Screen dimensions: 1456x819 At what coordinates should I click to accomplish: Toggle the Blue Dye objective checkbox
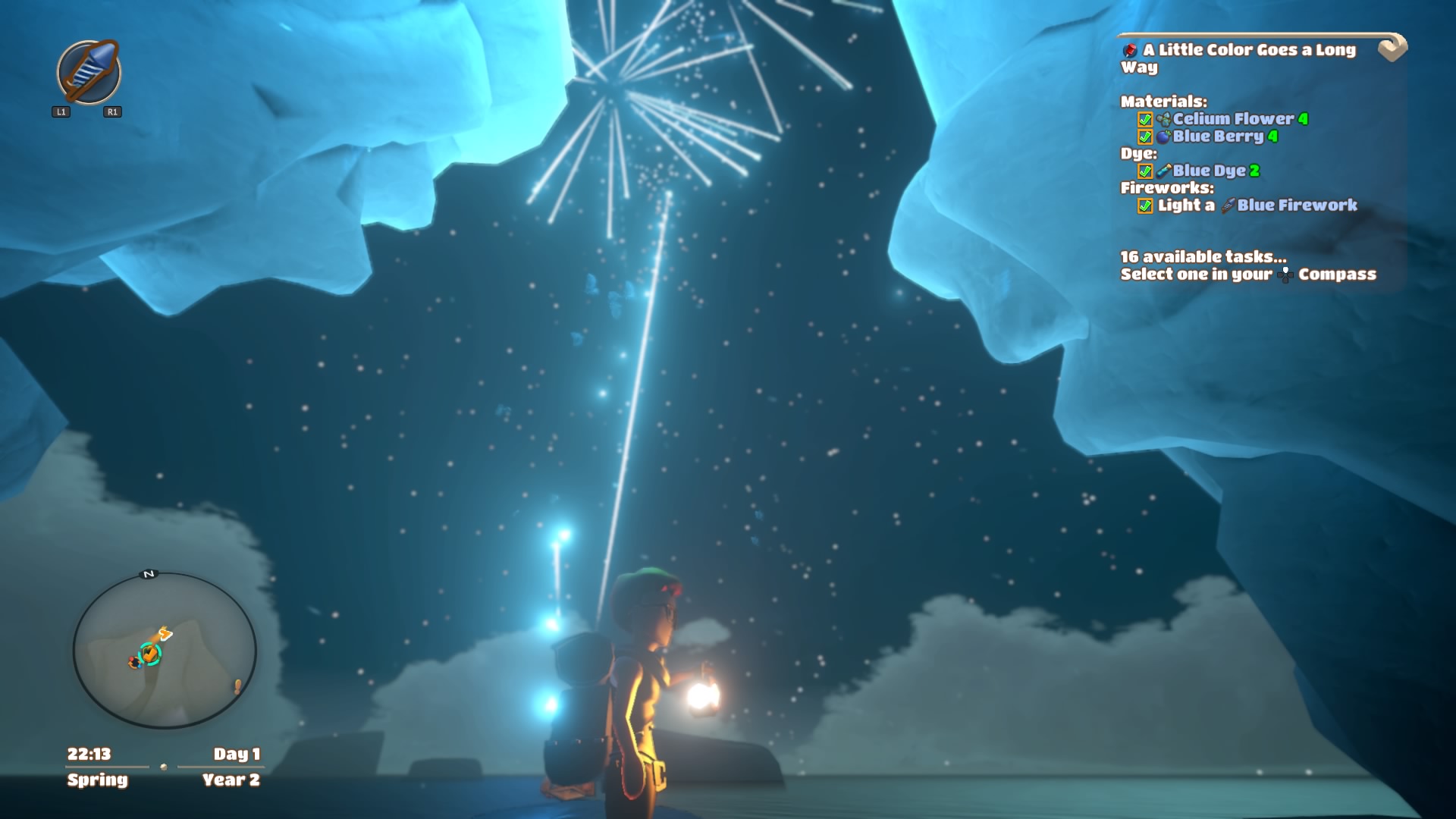point(1145,171)
